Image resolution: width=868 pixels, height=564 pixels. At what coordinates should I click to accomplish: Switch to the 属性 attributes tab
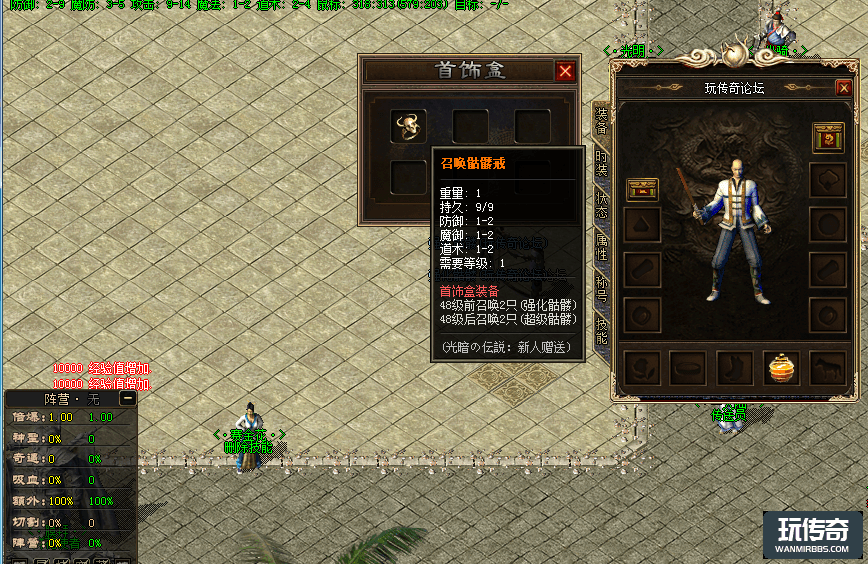(601, 245)
